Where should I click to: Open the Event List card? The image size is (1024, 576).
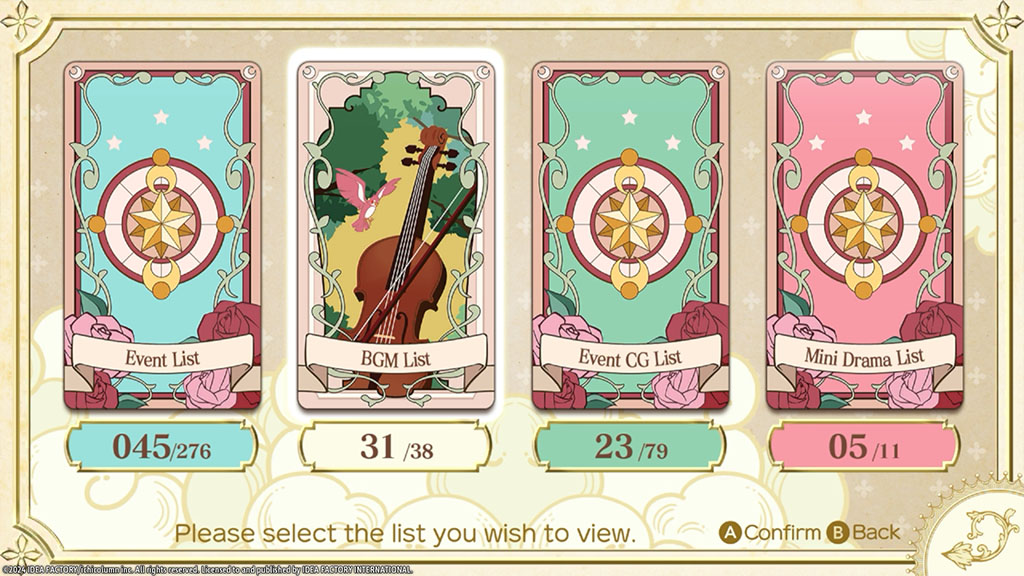162,235
